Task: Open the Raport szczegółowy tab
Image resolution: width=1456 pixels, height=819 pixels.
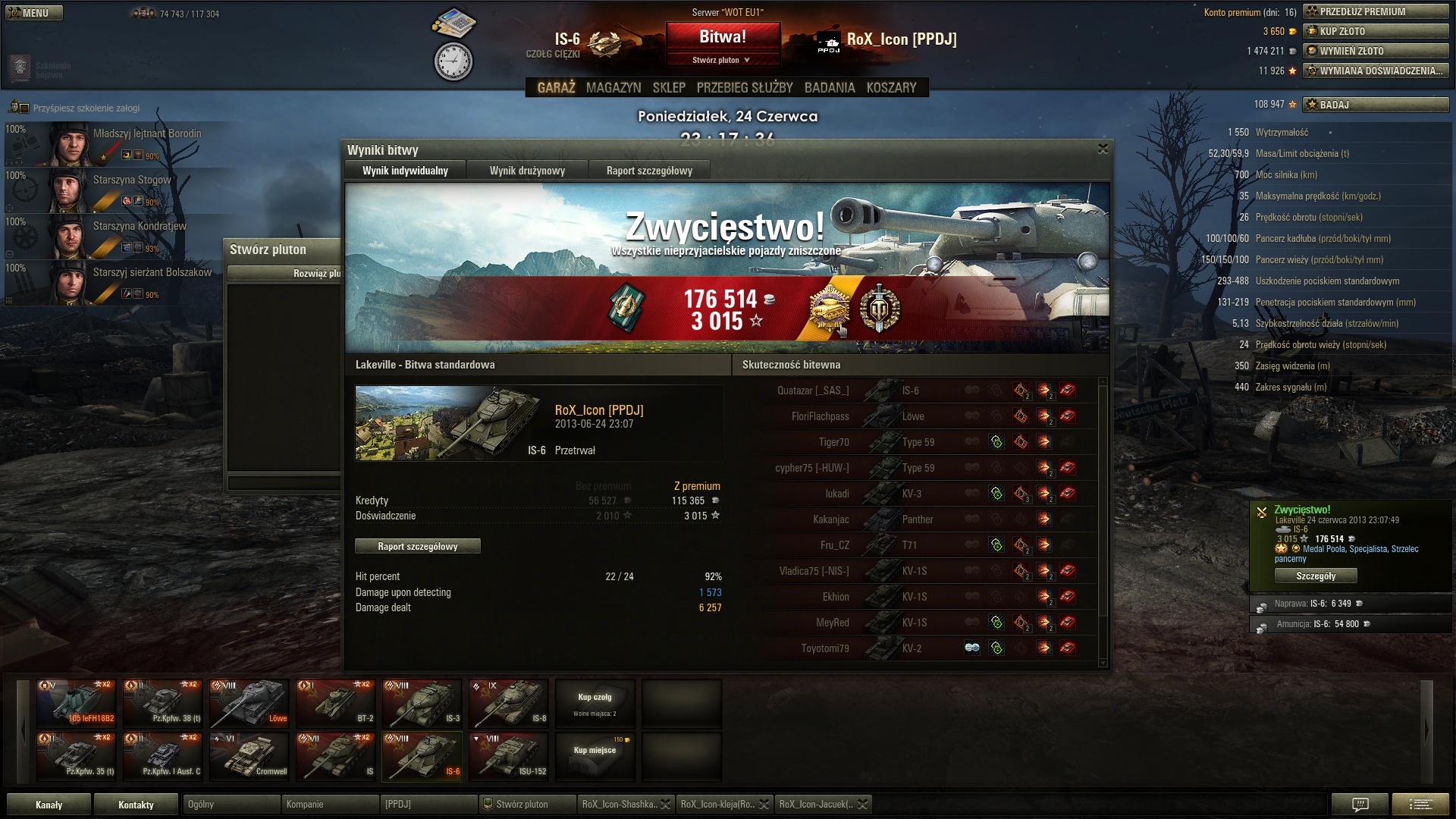Action: 649,171
